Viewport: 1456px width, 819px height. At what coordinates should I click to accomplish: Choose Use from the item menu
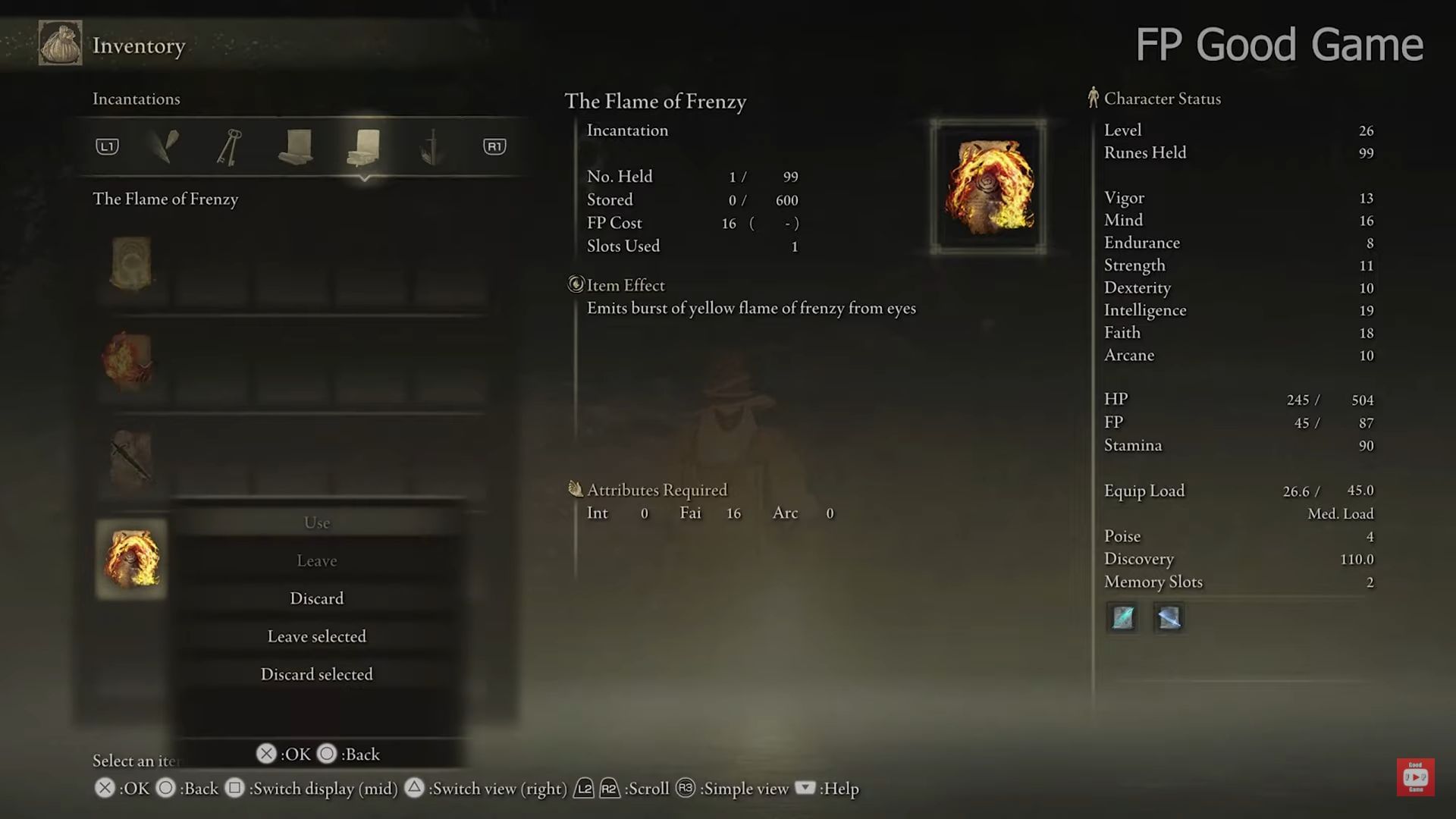pos(316,522)
